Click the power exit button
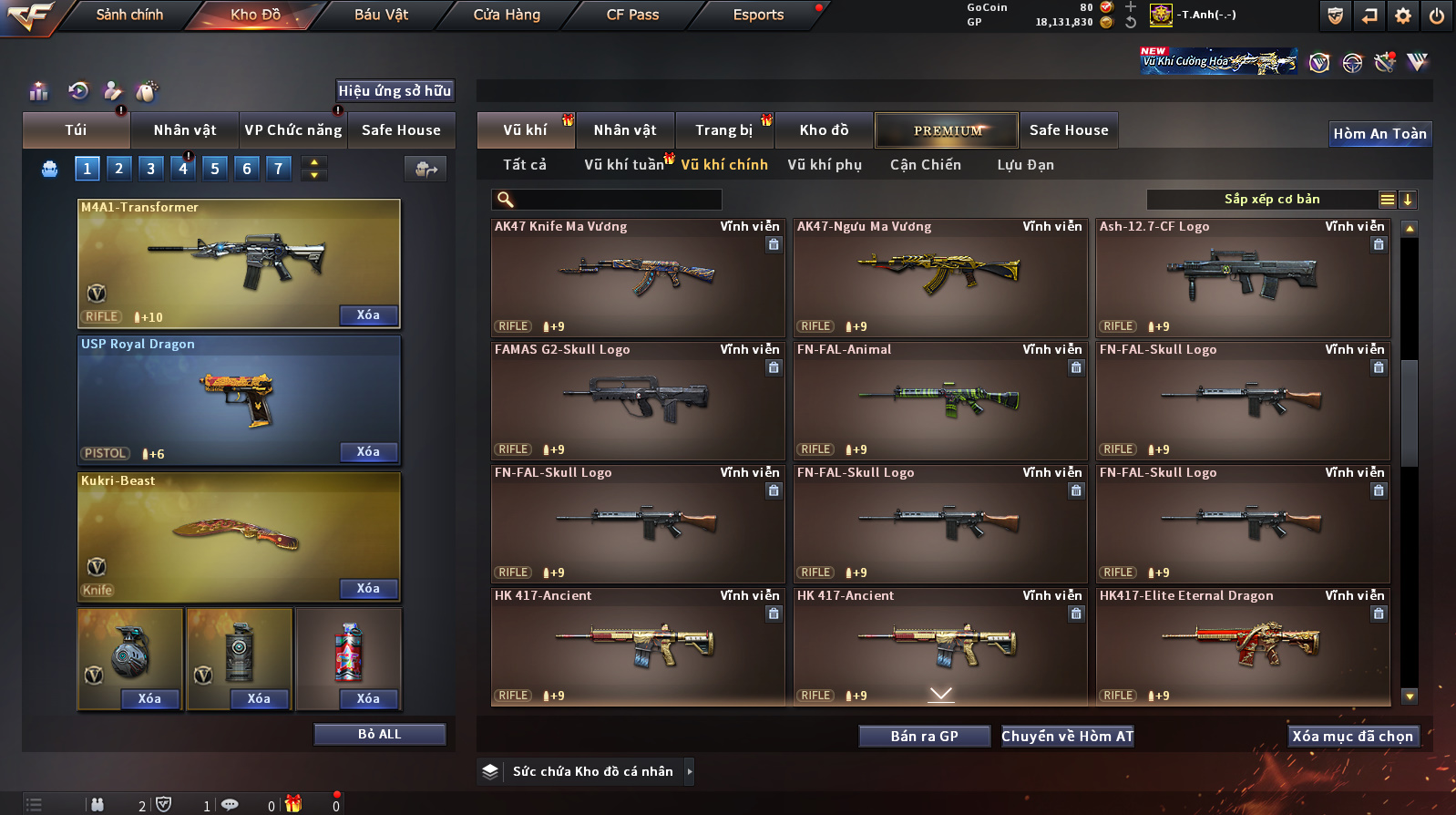The height and width of the screenshot is (815, 1456). [1436, 15]
